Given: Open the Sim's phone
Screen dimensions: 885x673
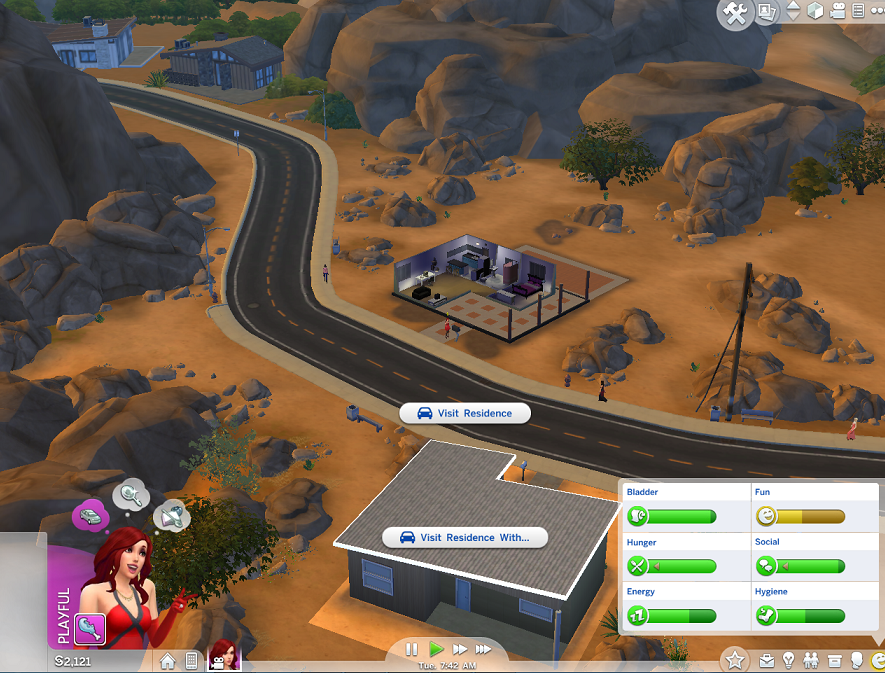Looking at the screenshot, I should point(190,660).
